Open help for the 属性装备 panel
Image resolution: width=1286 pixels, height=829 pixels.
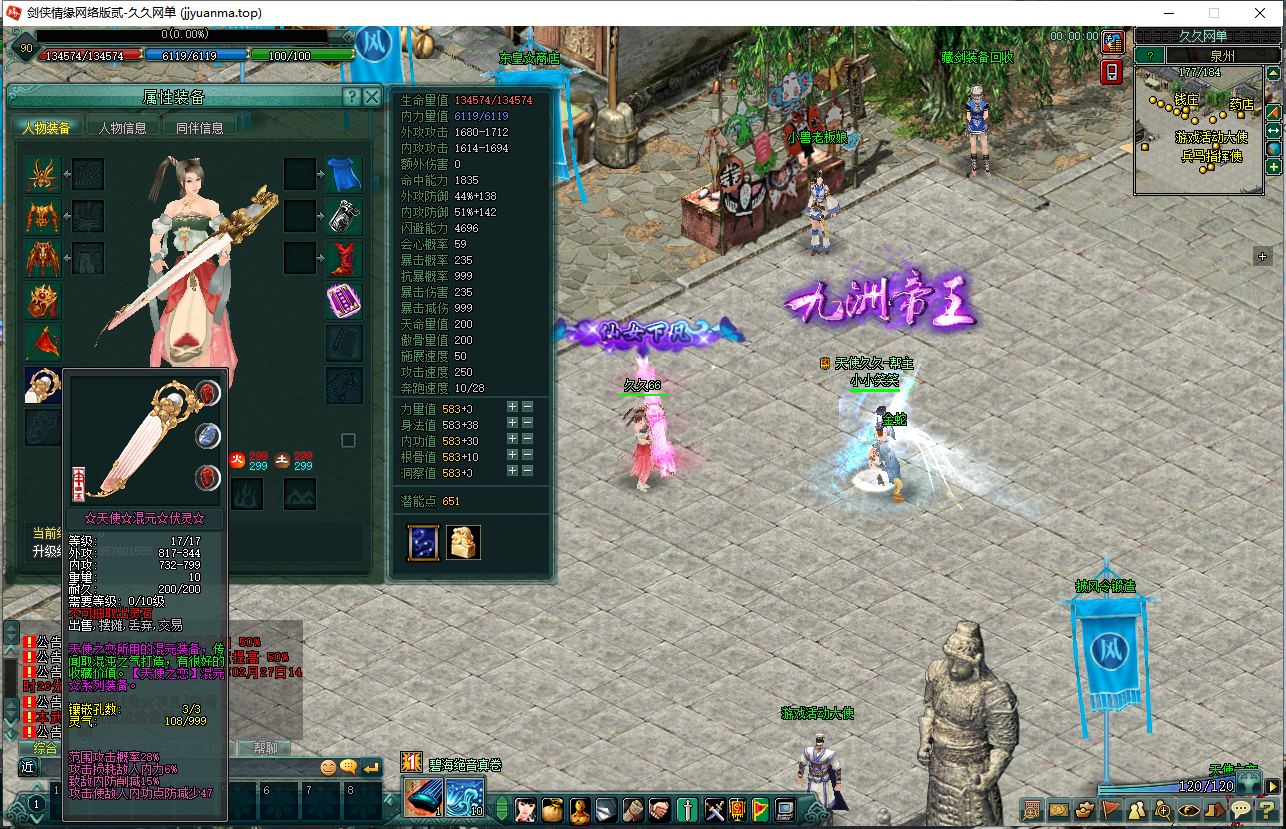click(351, 97)
